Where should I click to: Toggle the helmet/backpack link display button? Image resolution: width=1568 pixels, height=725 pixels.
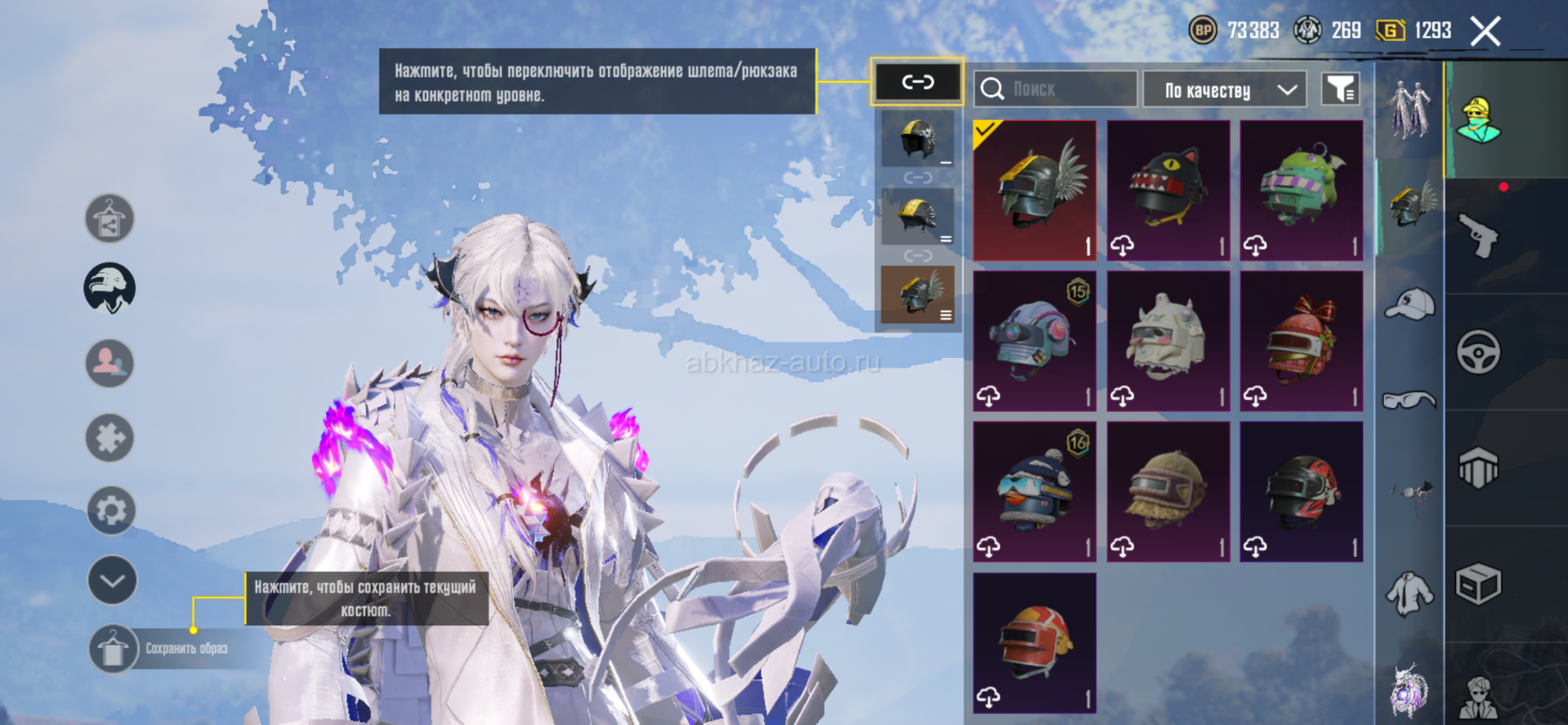(x=917, y=82)
